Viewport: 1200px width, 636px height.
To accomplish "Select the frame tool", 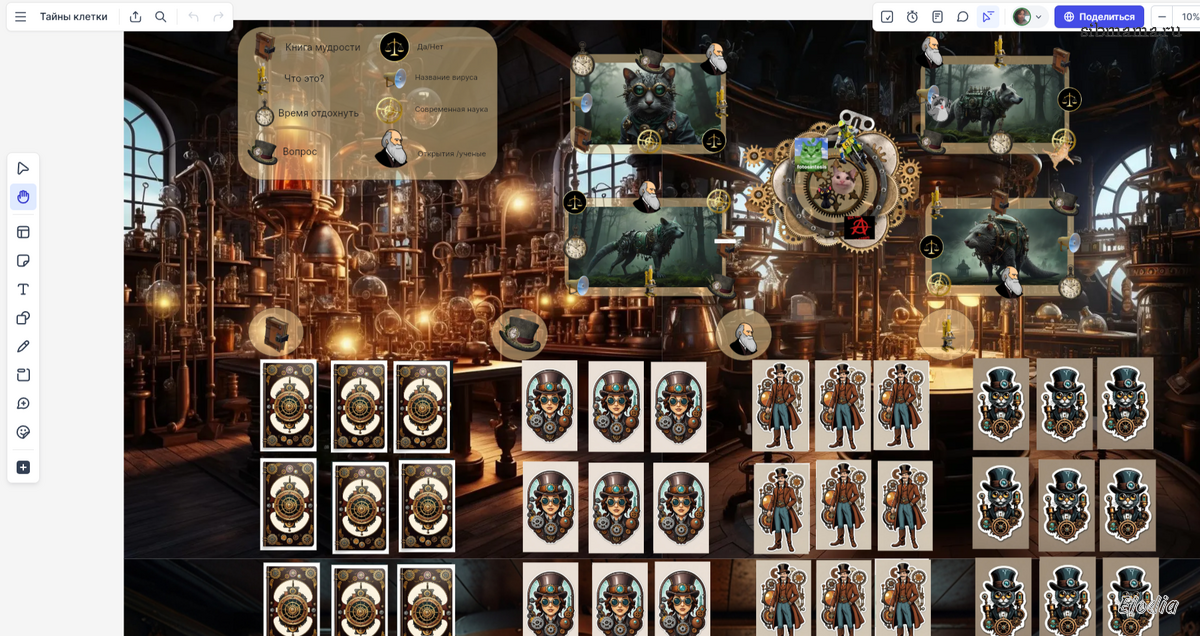I will (23, 375).
